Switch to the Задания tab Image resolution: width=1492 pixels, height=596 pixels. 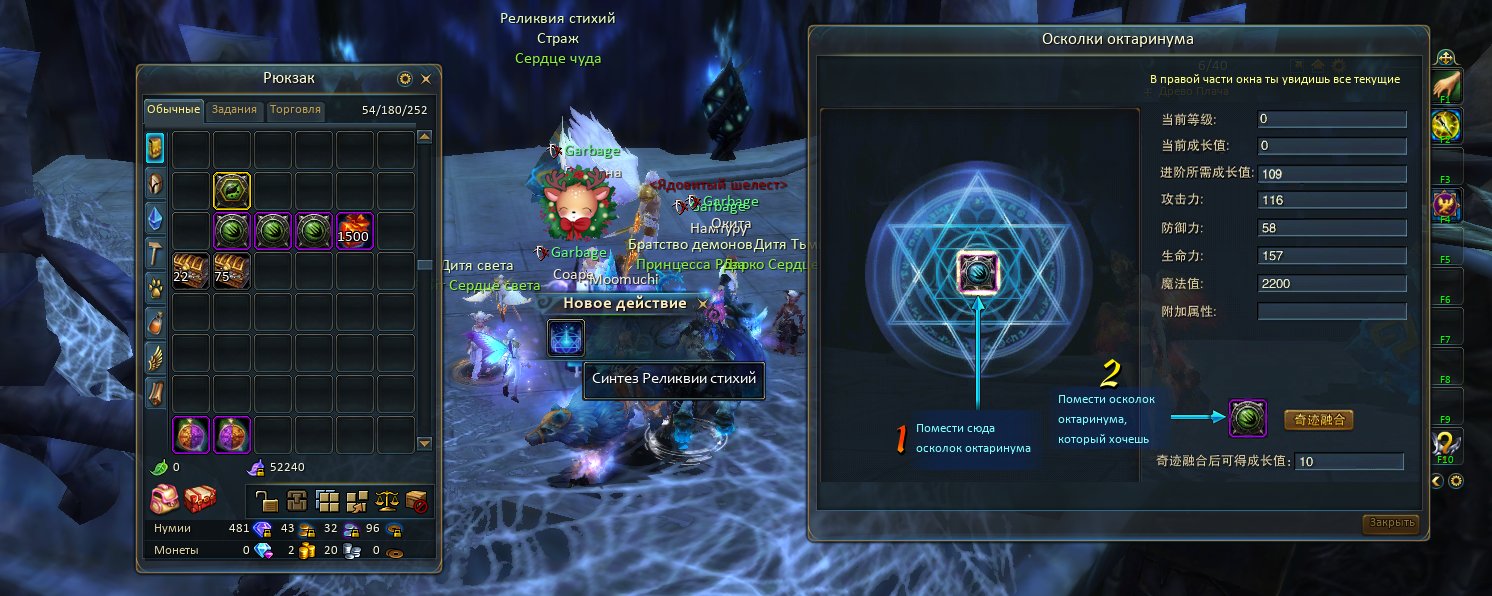pyautogui.click(x=234, y=110)
